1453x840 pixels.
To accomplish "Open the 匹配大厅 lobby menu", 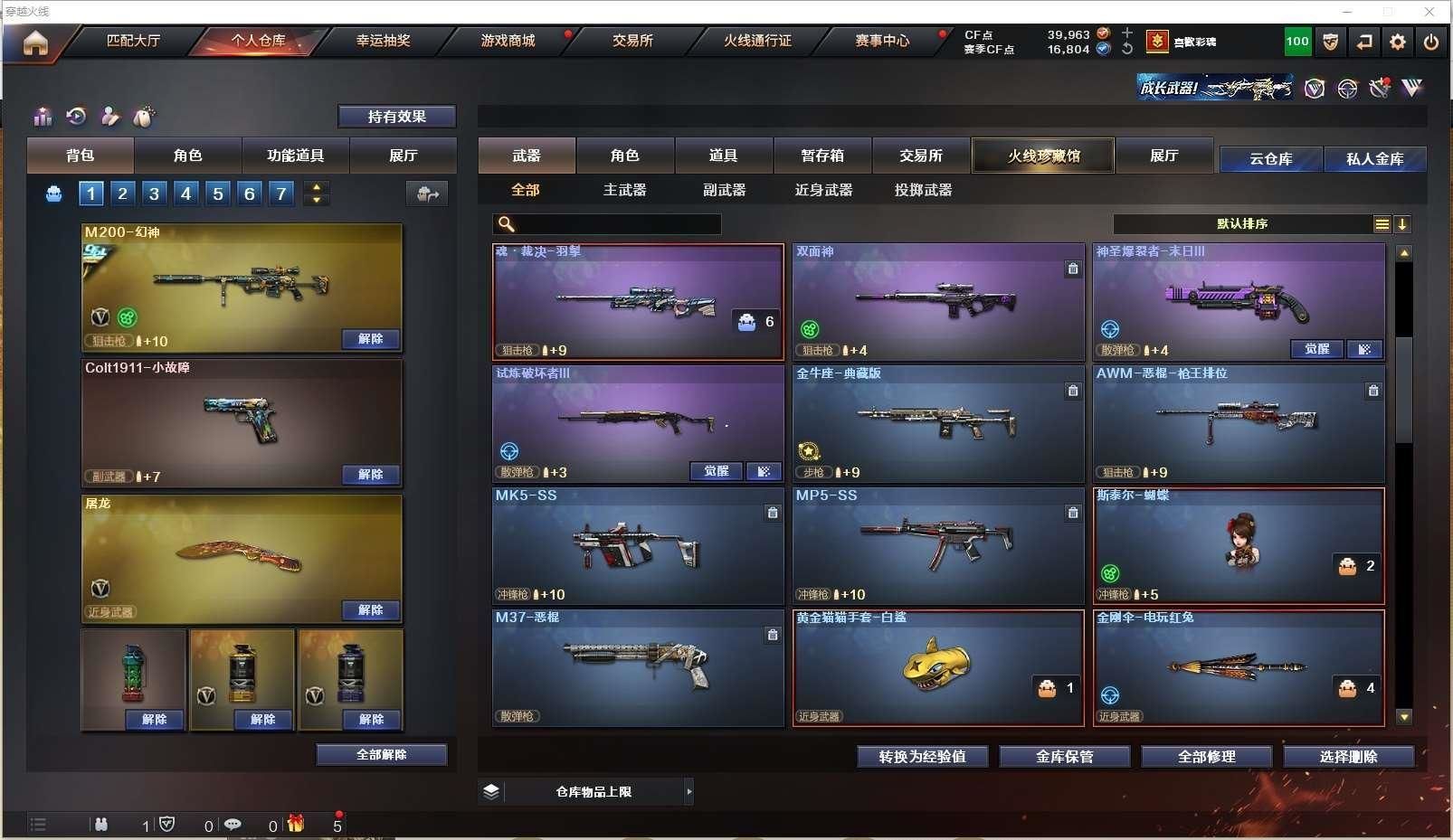I will click(x=133, y=41).
